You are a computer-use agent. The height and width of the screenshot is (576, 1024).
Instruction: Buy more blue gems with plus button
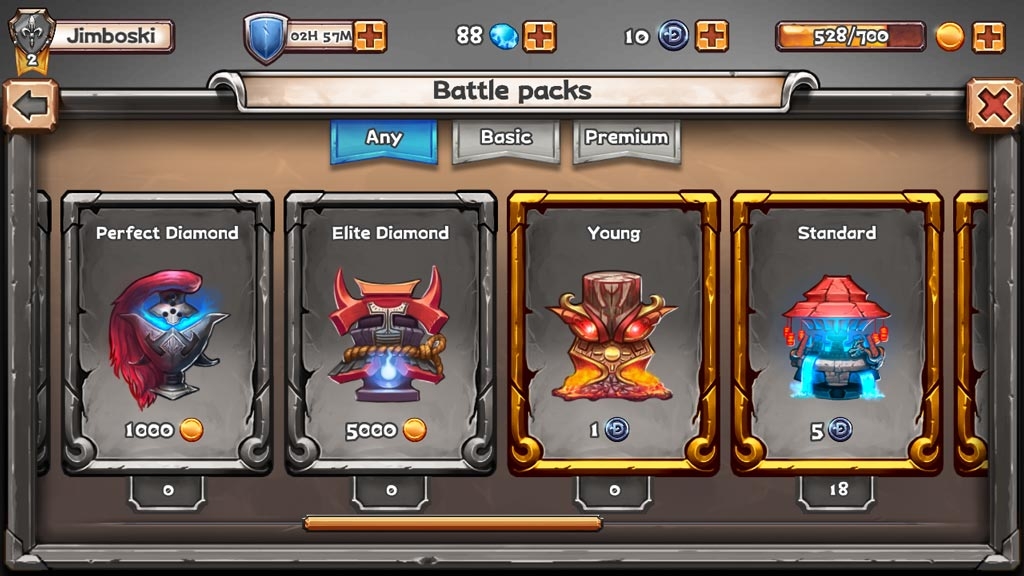click(x=539, y=36)
